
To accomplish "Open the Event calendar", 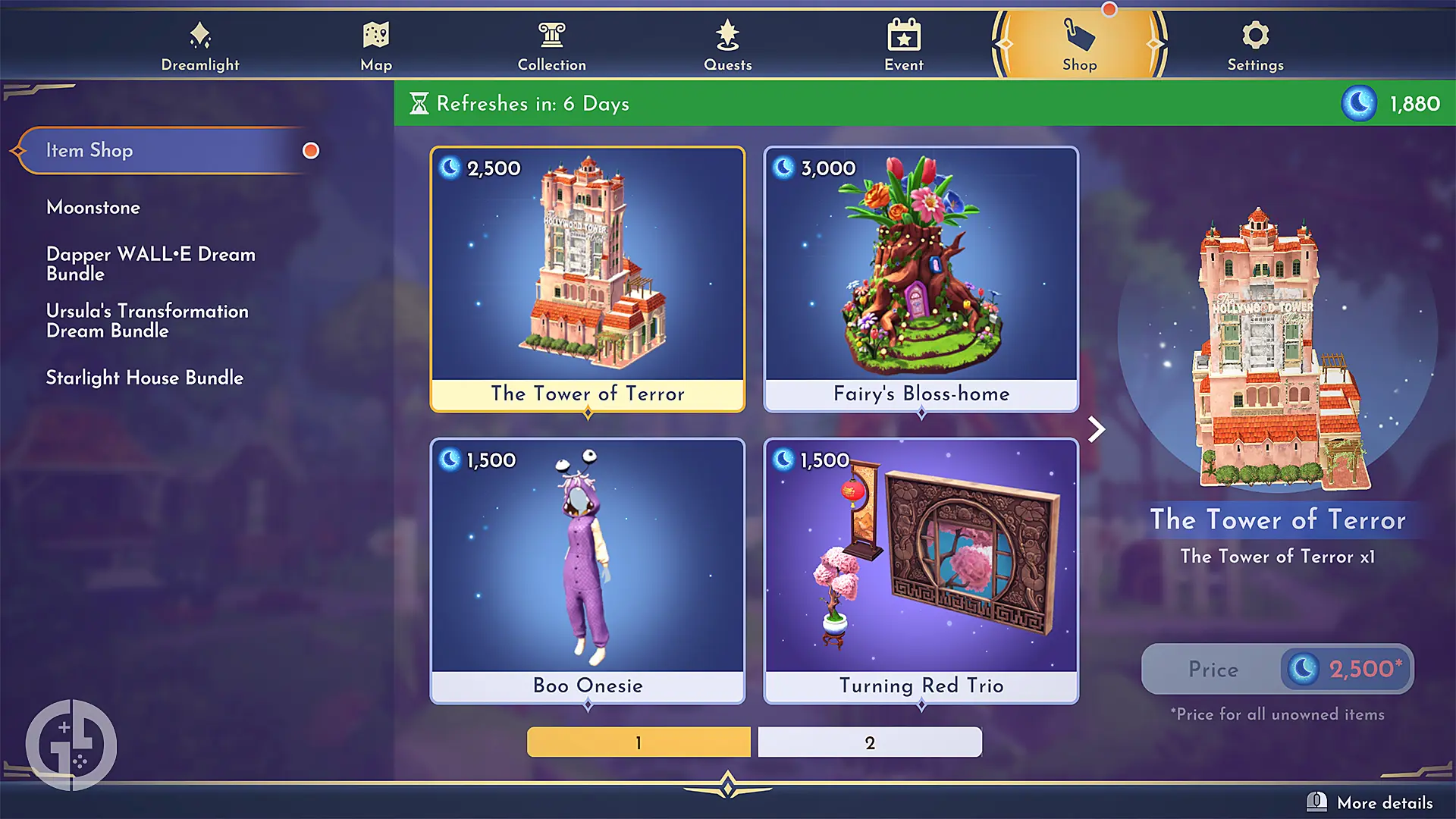I will 903,44.
